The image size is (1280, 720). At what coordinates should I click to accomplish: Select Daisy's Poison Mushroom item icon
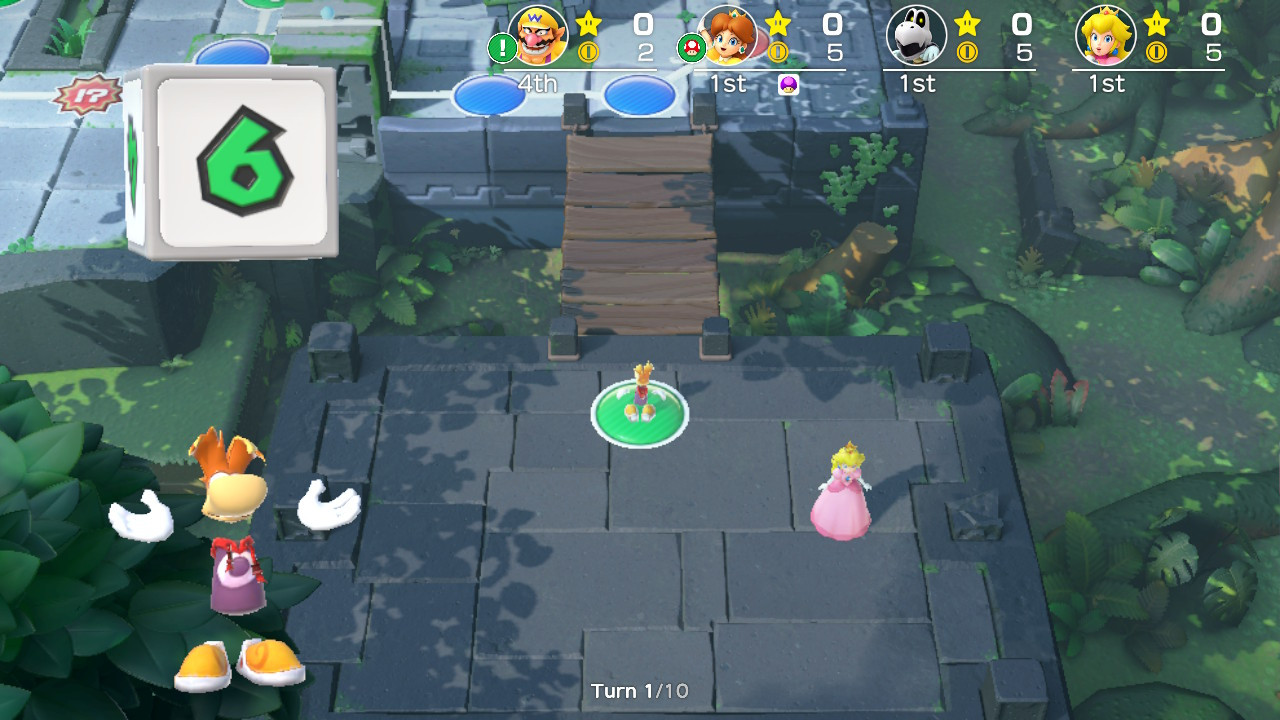pyautogui.click(x=788, y=86)
